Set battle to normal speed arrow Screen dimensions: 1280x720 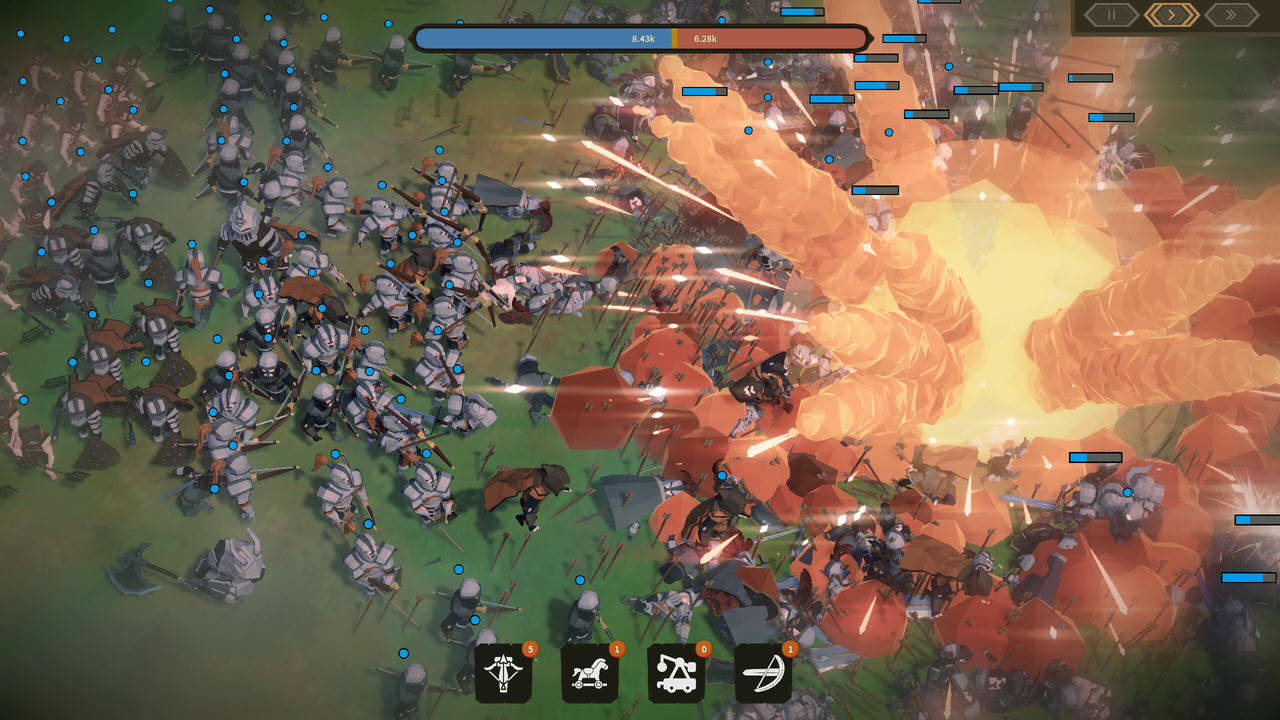1172,15
